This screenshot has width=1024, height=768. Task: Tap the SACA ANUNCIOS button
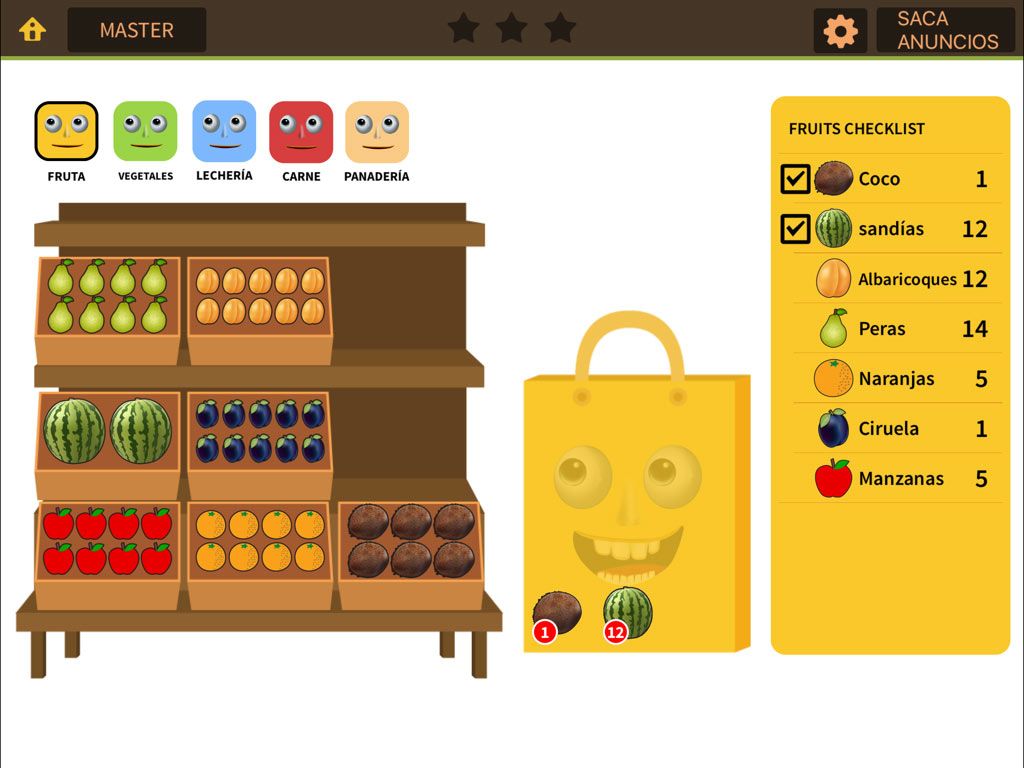tap(946, 30)
